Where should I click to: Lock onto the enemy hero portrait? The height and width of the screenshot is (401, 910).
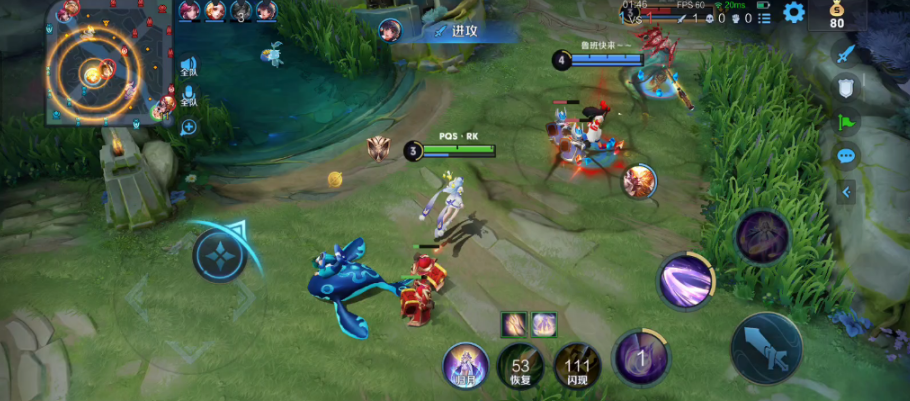click(639, 181)
